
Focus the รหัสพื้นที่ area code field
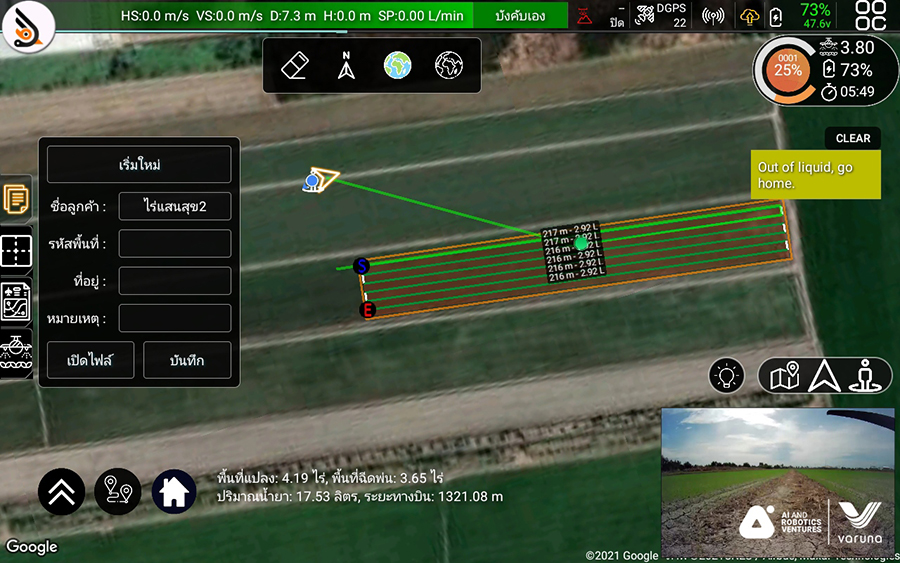[x=175, y=244]
